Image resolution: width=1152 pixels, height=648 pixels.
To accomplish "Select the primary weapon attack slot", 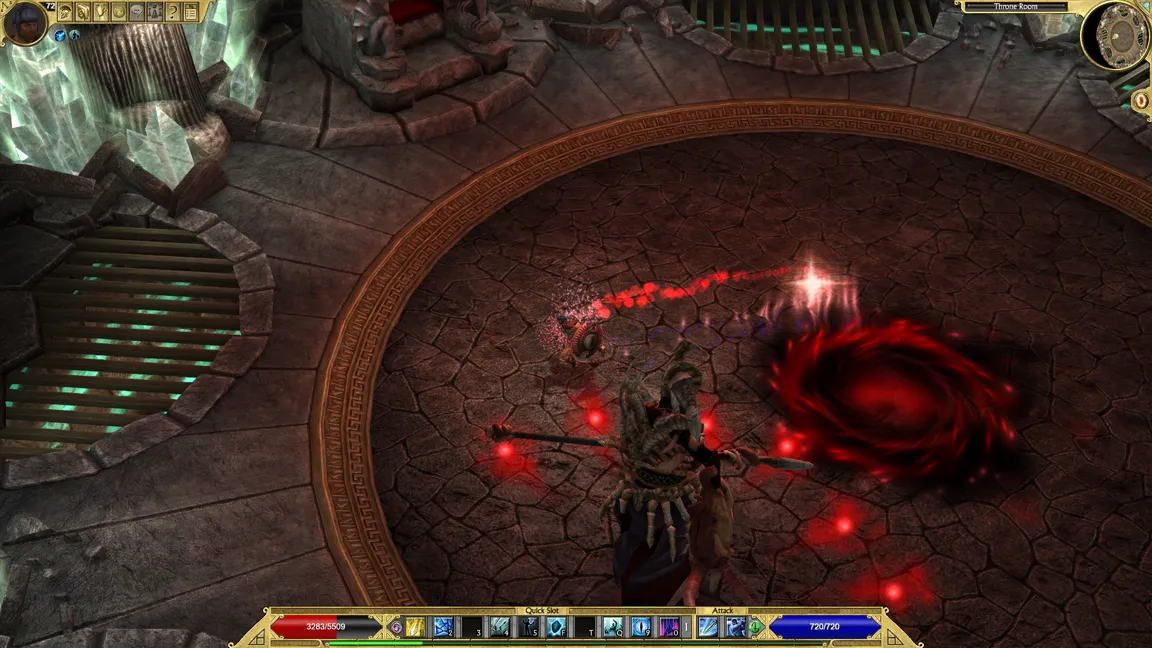I will click(x=709, y=627).
